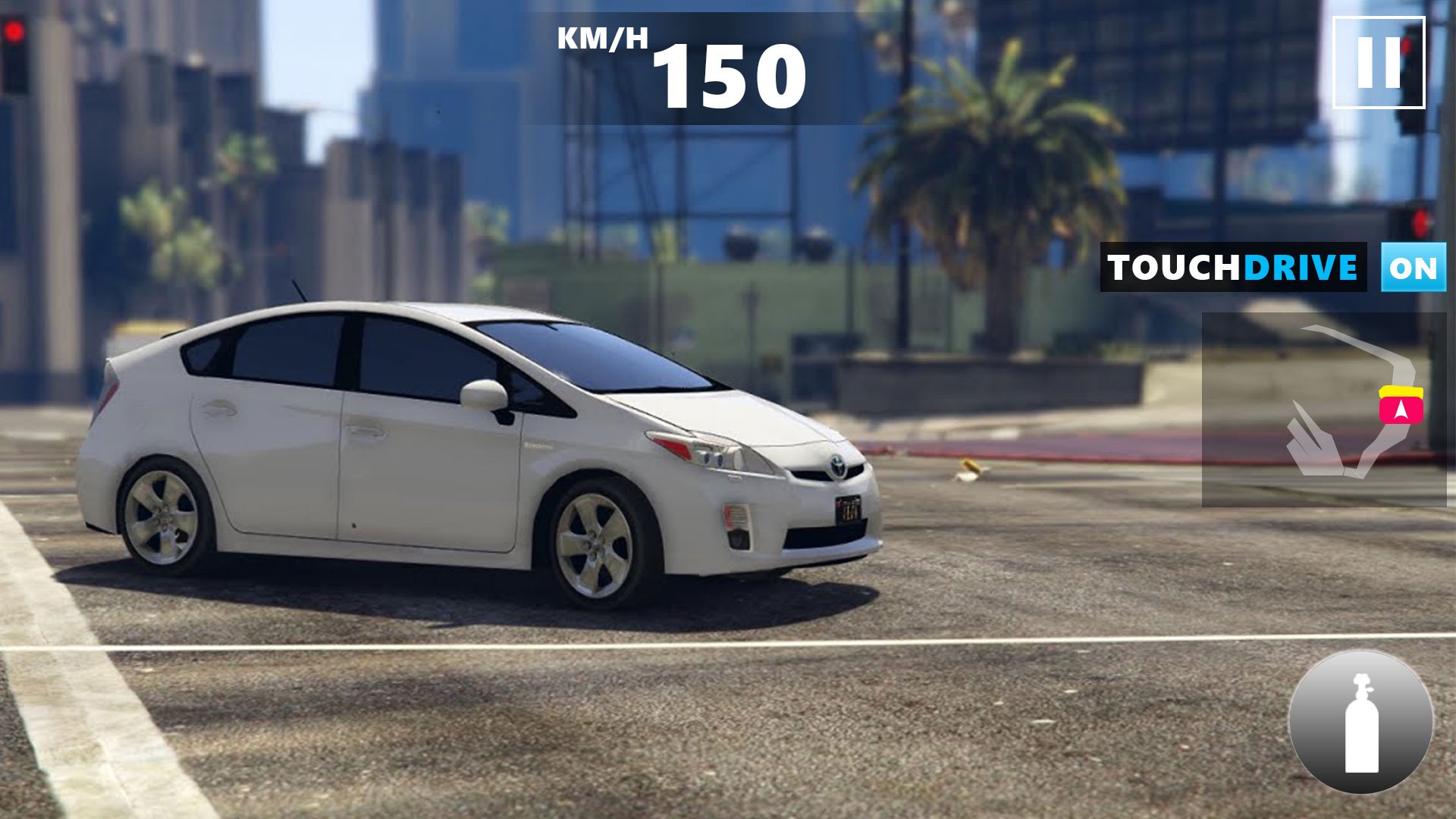Activate the nitro bottle boost
This screenshot has width=1456, height=819.
(1361, 721)
